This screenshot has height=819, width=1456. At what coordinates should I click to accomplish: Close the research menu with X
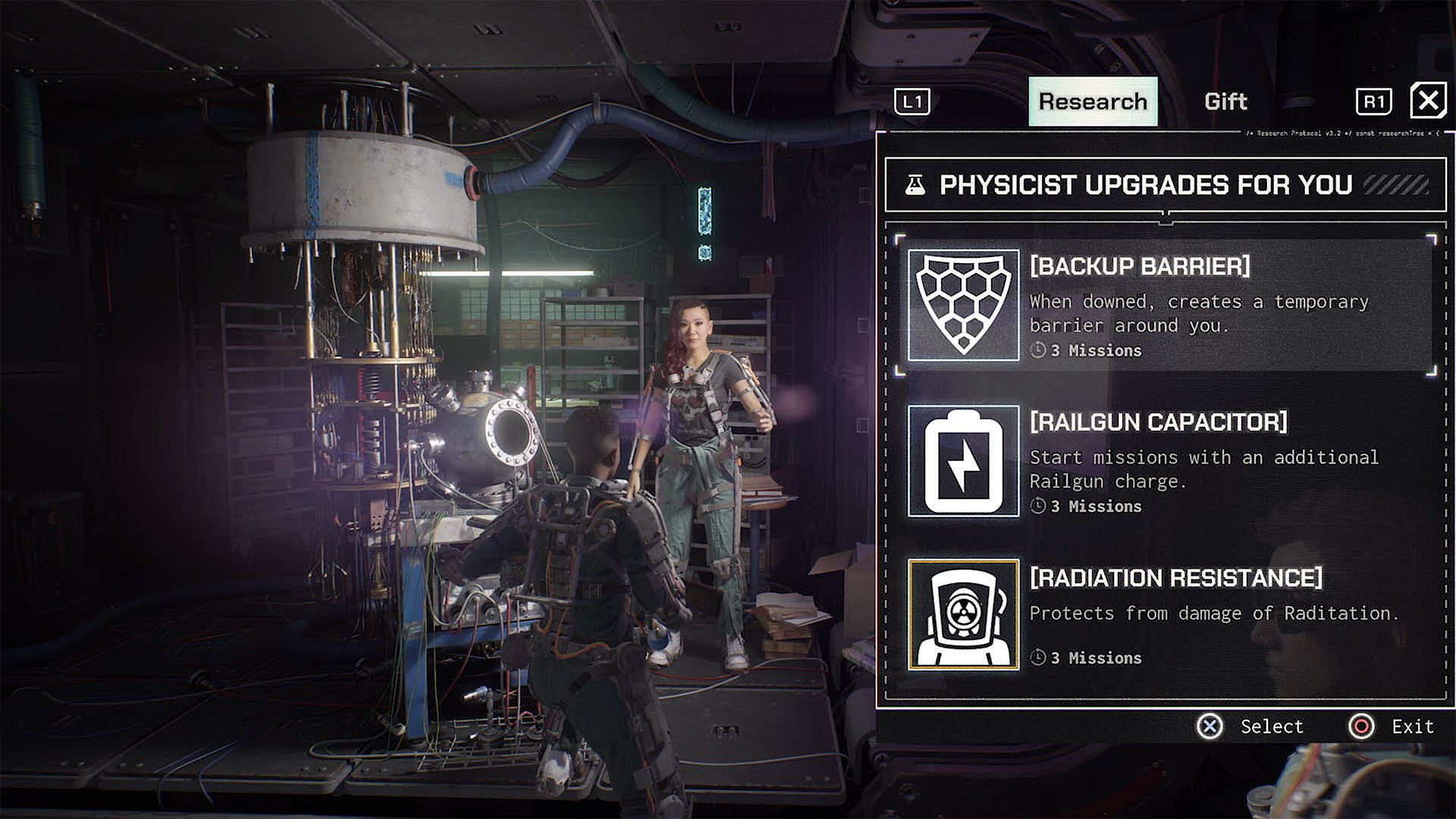pos(1428,101)
